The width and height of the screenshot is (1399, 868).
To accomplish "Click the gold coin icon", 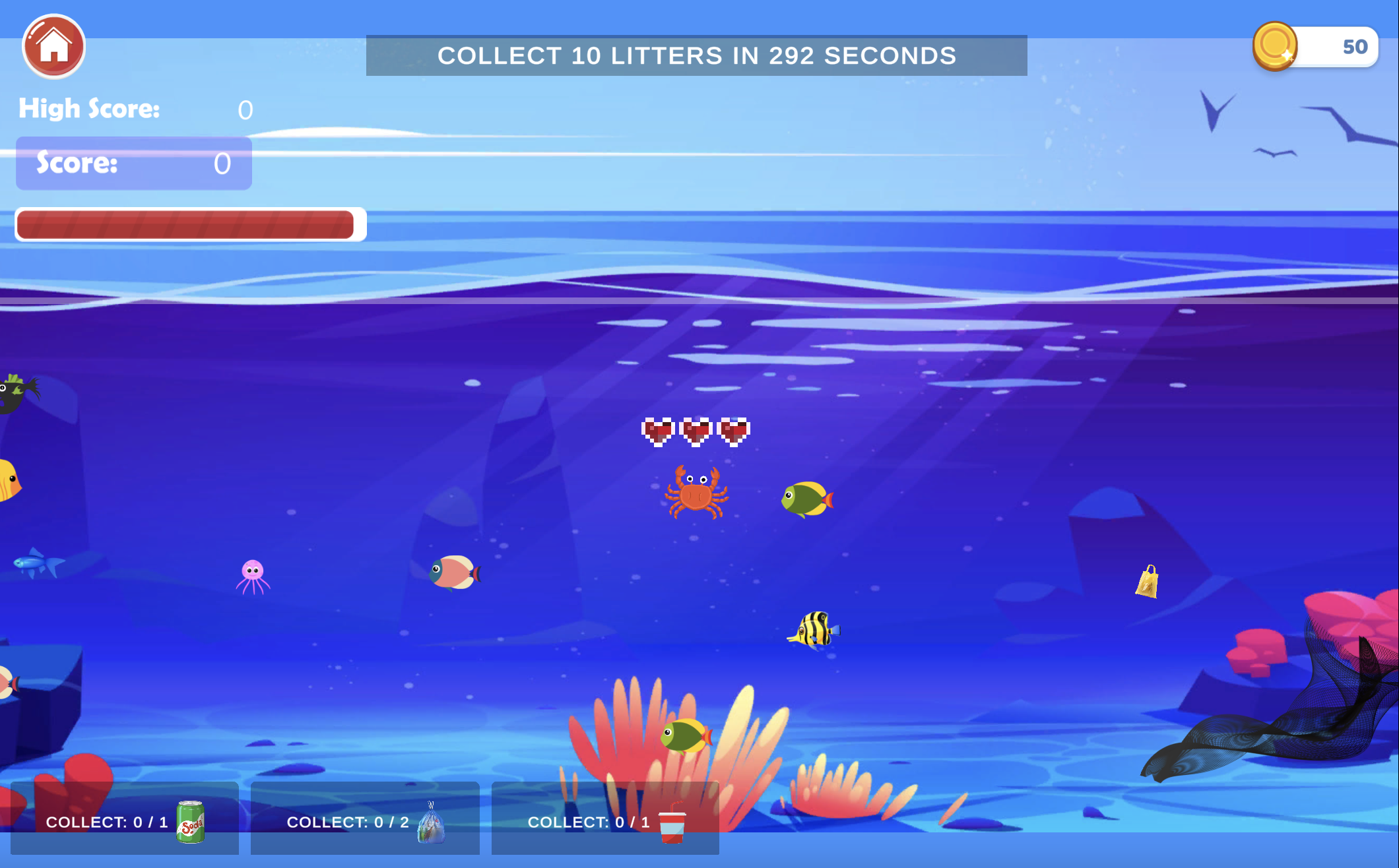I will point(1274,46).
